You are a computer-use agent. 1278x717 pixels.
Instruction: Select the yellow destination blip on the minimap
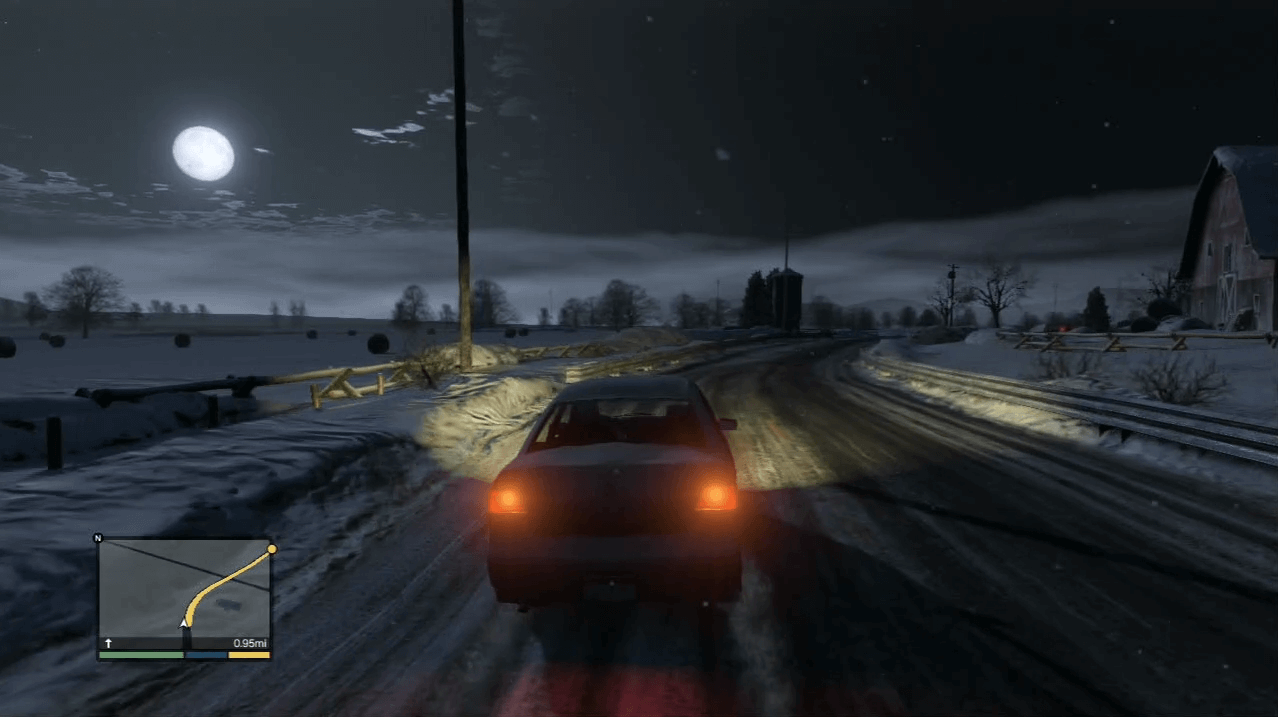pyautogui.click(x=271, y=549)
